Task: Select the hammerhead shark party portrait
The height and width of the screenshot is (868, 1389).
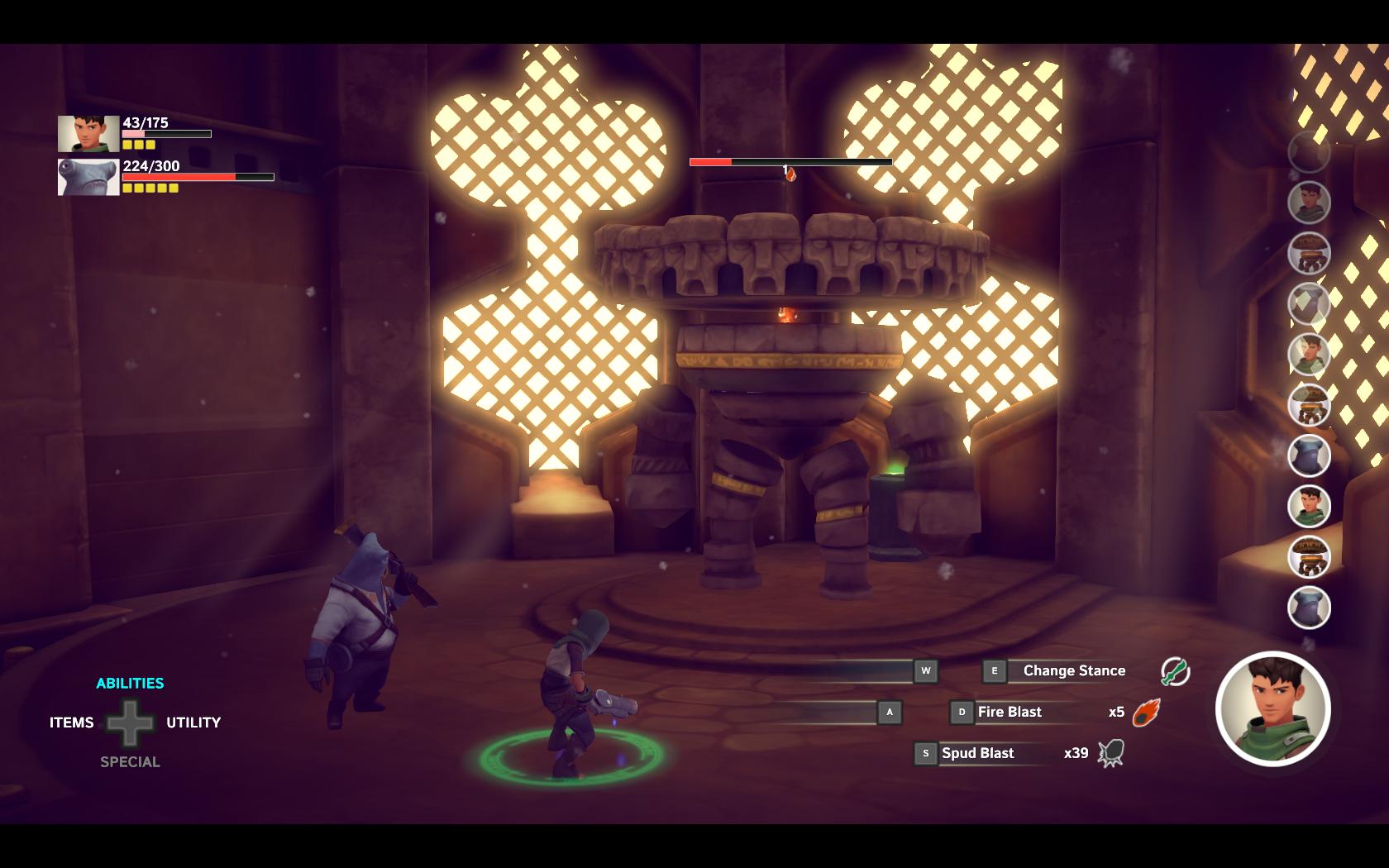Action: [x=88, y=177]
